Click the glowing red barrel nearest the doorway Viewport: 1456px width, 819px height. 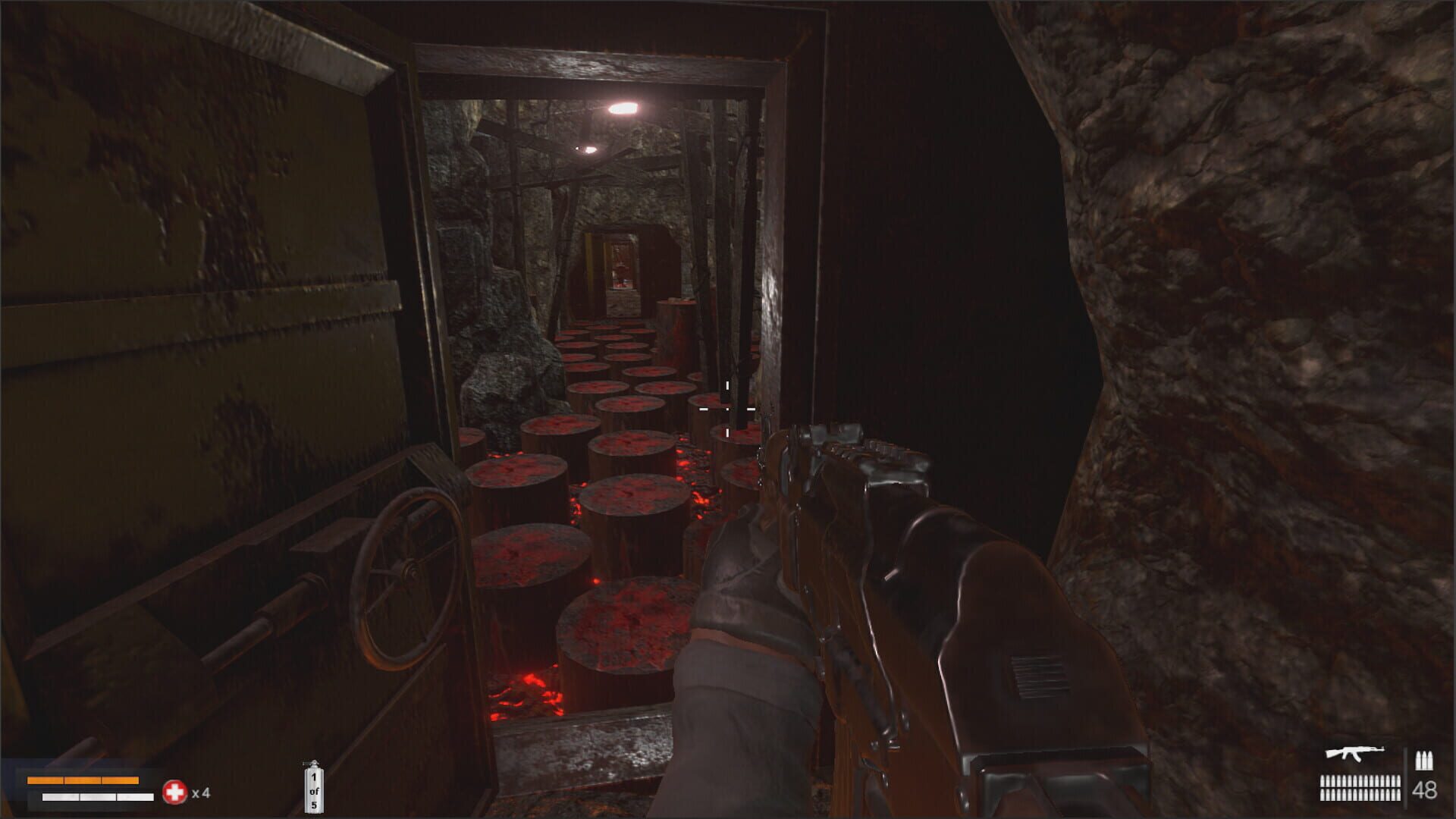click(622, 637)
